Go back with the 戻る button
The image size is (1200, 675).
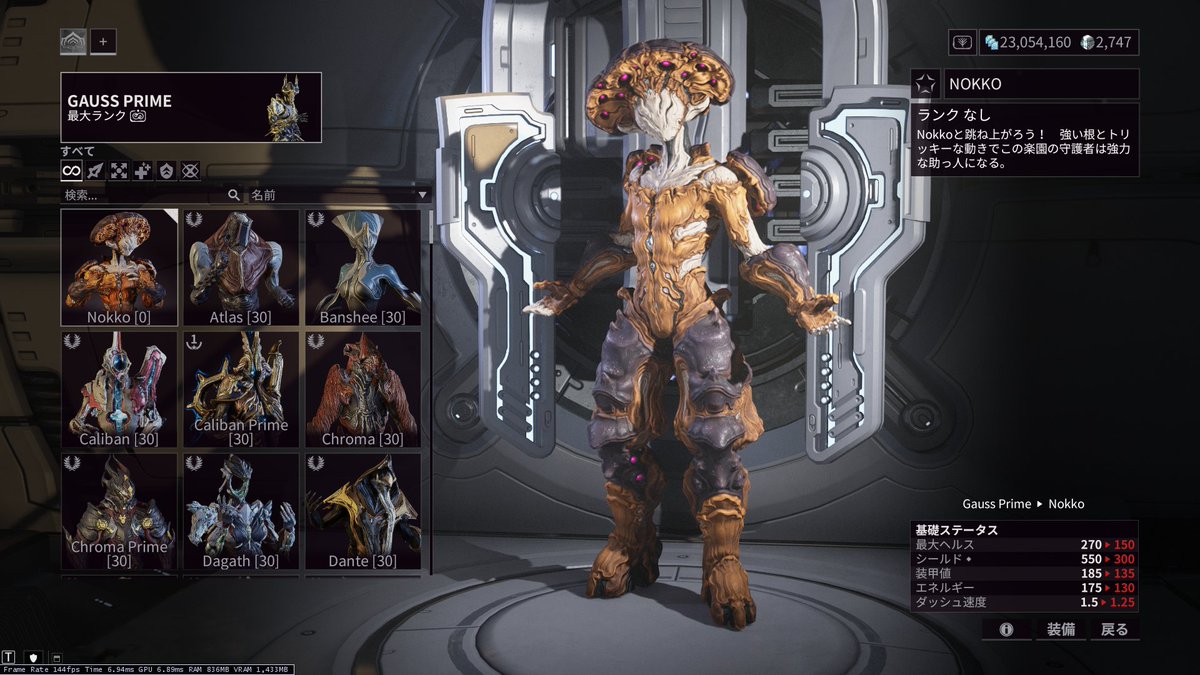point(1114,629)
